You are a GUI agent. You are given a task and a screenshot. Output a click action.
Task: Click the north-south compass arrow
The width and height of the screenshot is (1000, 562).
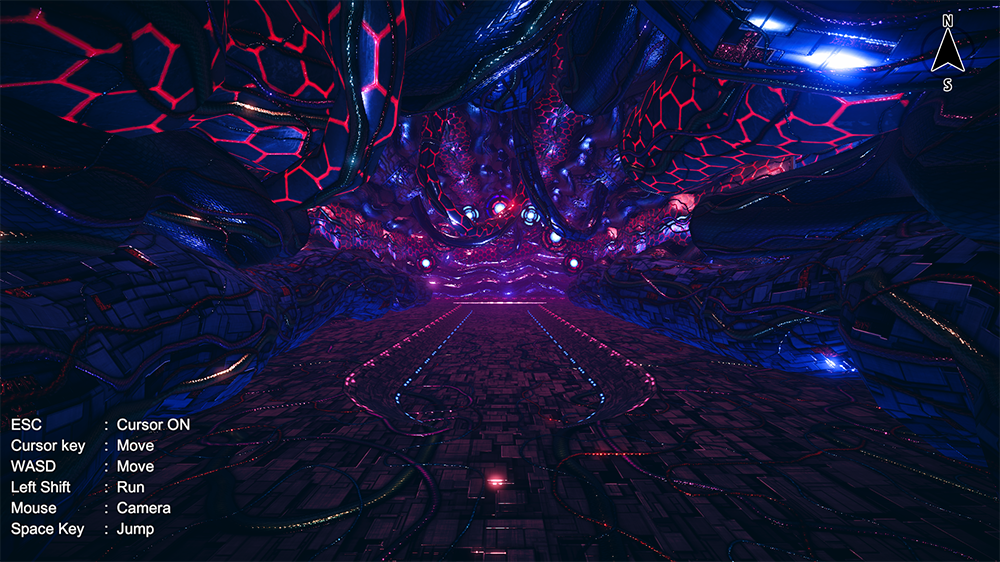(947, 53)
